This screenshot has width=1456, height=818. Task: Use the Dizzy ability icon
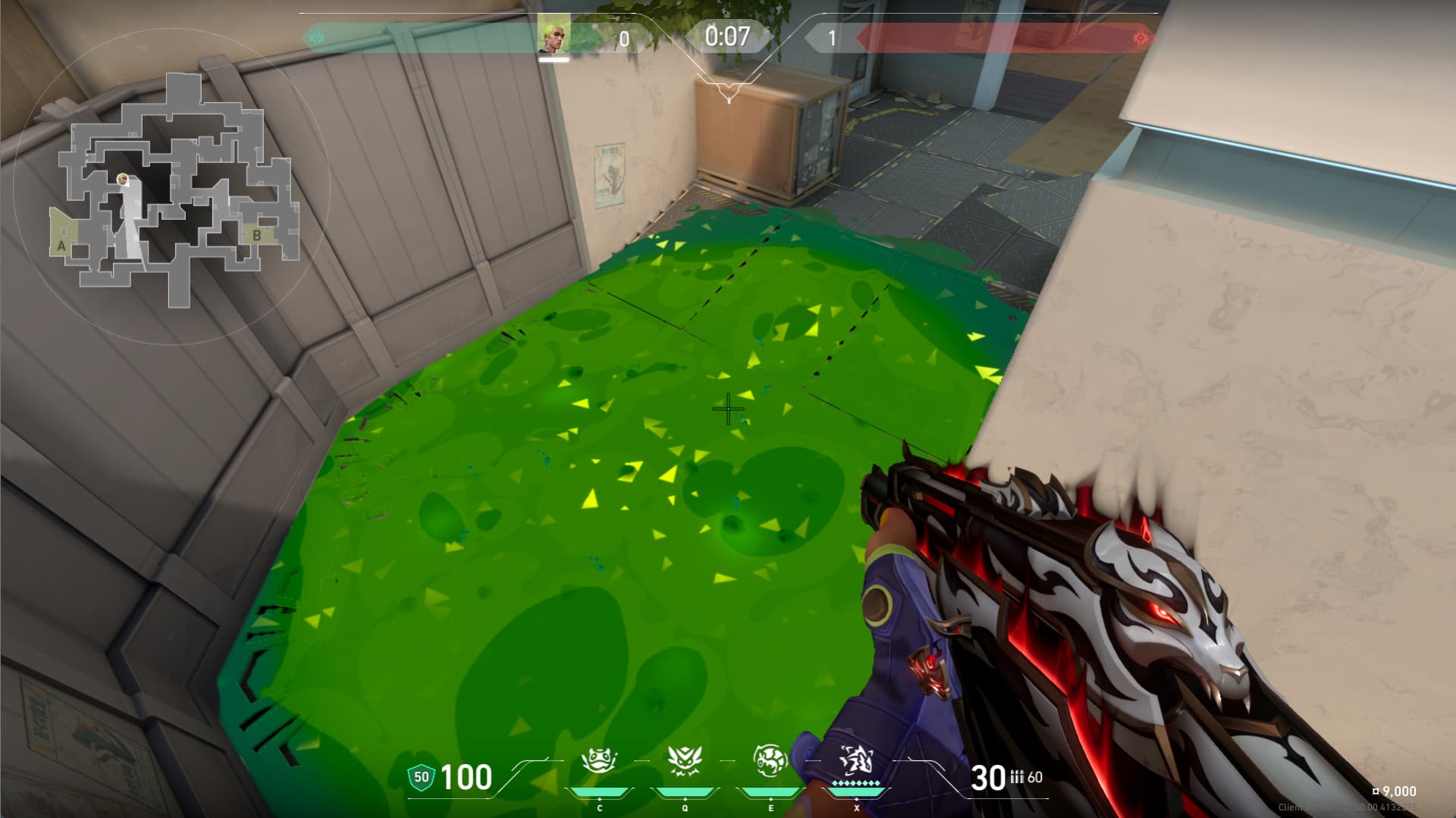tap(770, 760)
